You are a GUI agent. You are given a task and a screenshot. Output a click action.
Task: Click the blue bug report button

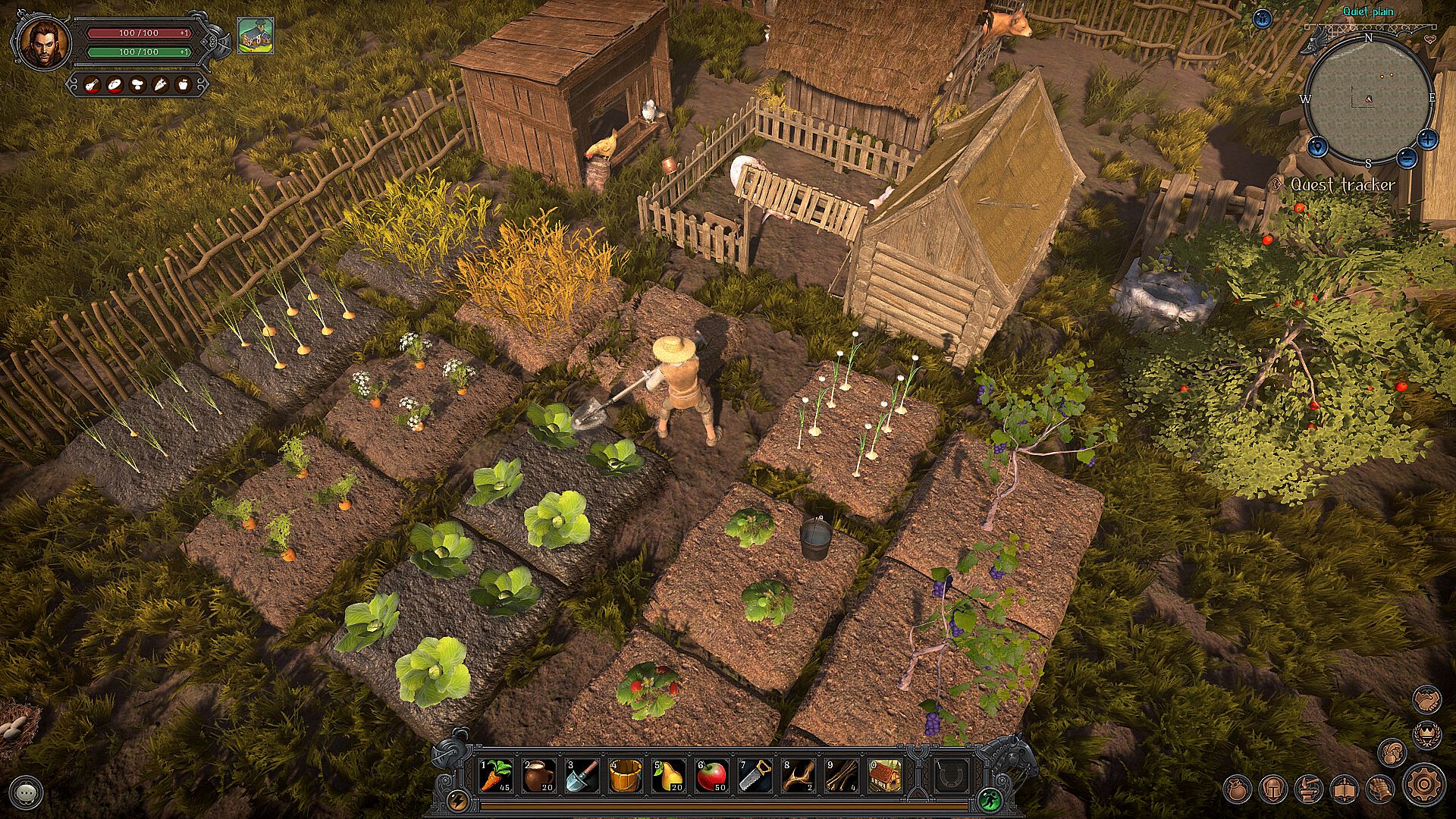(1263, 19)
